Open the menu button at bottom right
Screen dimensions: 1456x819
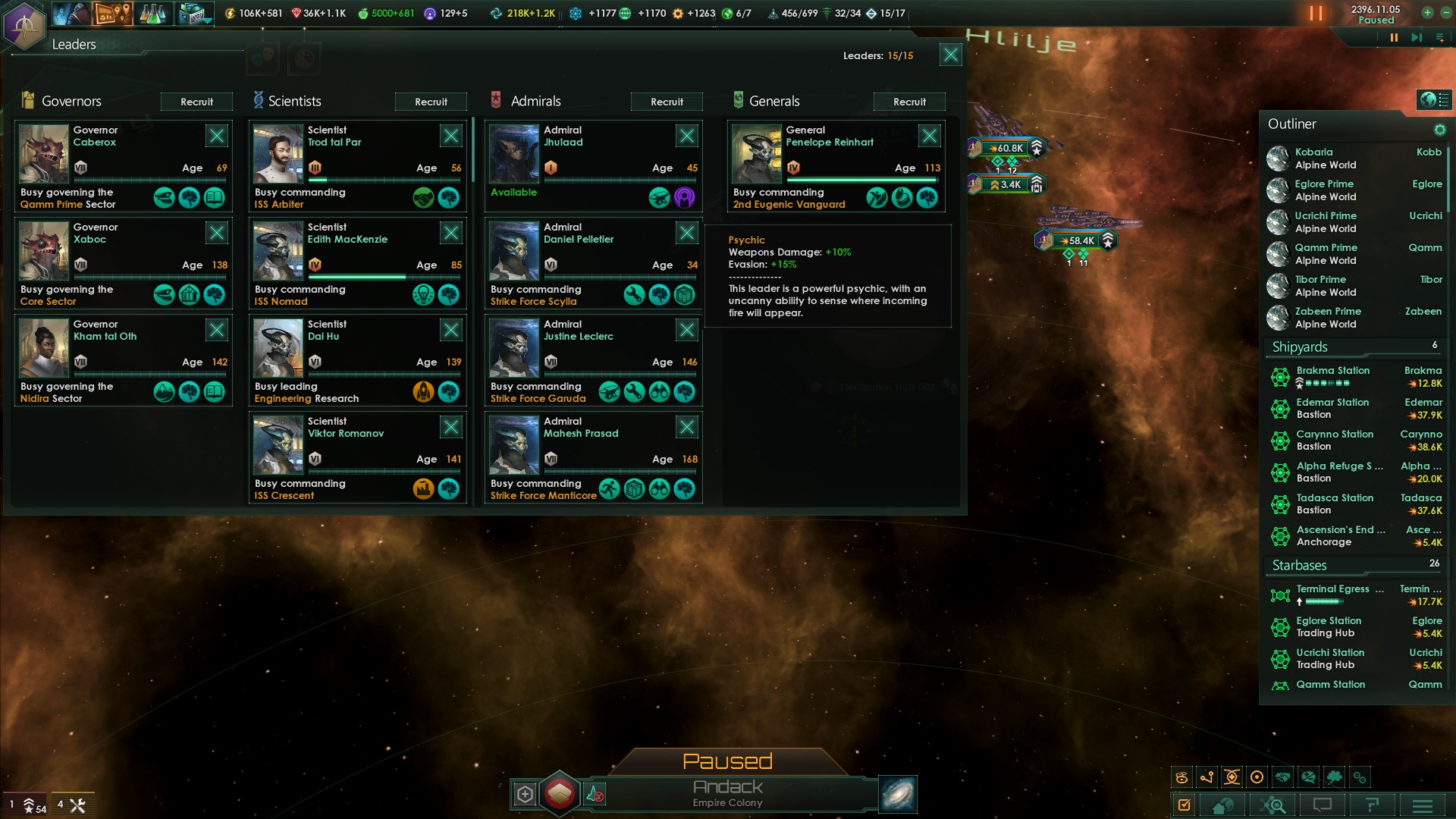click(x=1422, y=805)
